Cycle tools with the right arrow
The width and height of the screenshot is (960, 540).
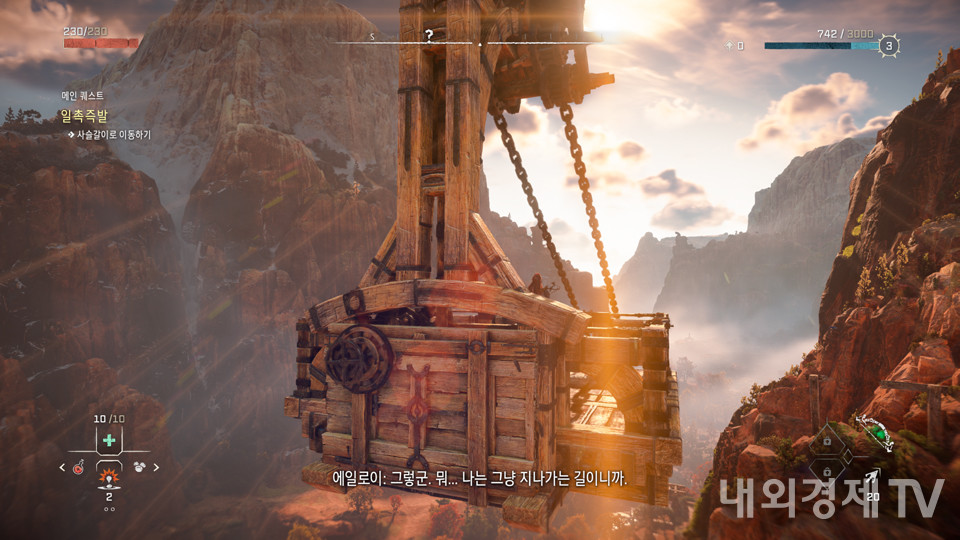(x=156, y=467)
